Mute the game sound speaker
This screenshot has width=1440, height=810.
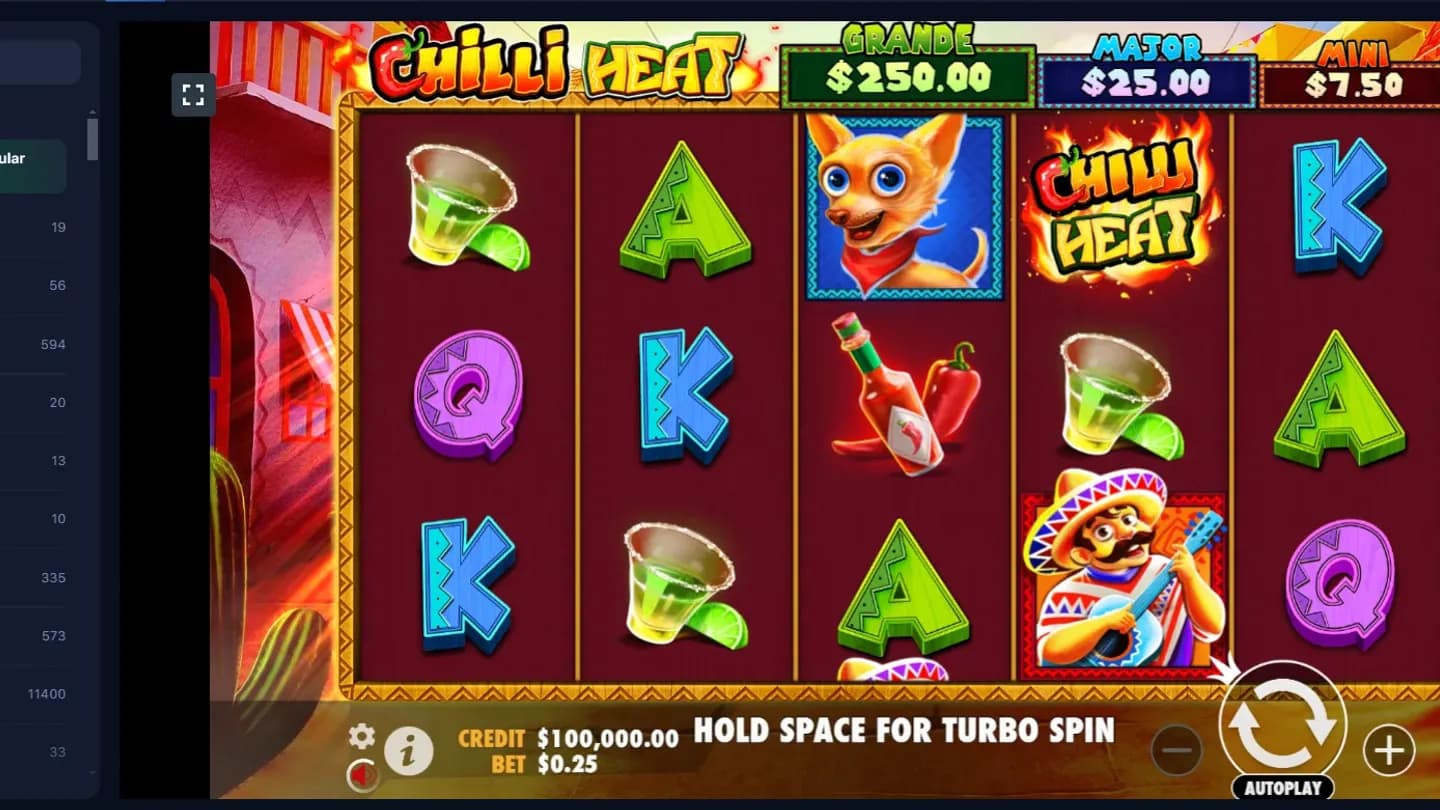(x=363, y=776)
